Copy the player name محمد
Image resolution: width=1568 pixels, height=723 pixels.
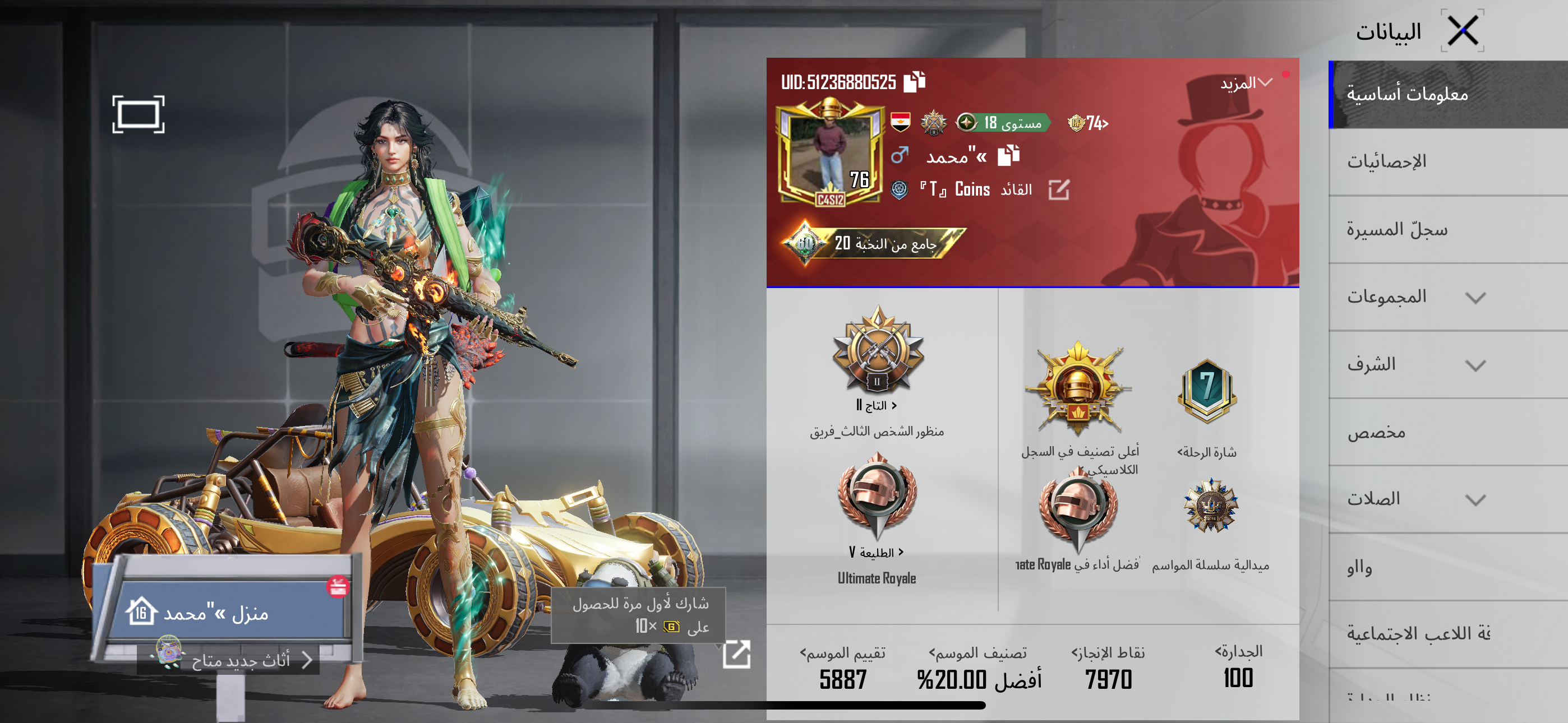pyautogui.click(x=1009, y=156)
